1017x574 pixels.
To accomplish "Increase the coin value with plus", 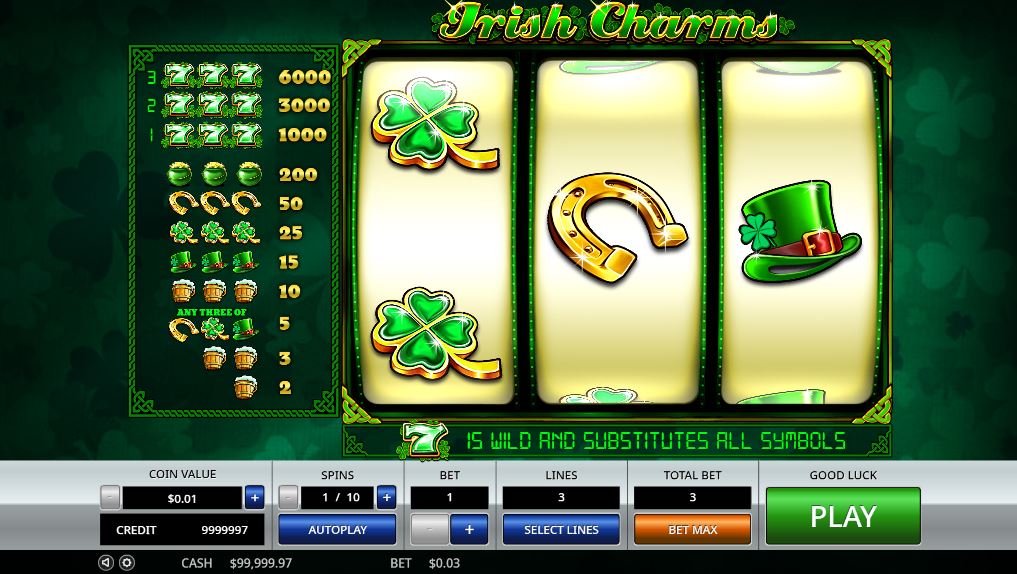I will pos(254,497).
